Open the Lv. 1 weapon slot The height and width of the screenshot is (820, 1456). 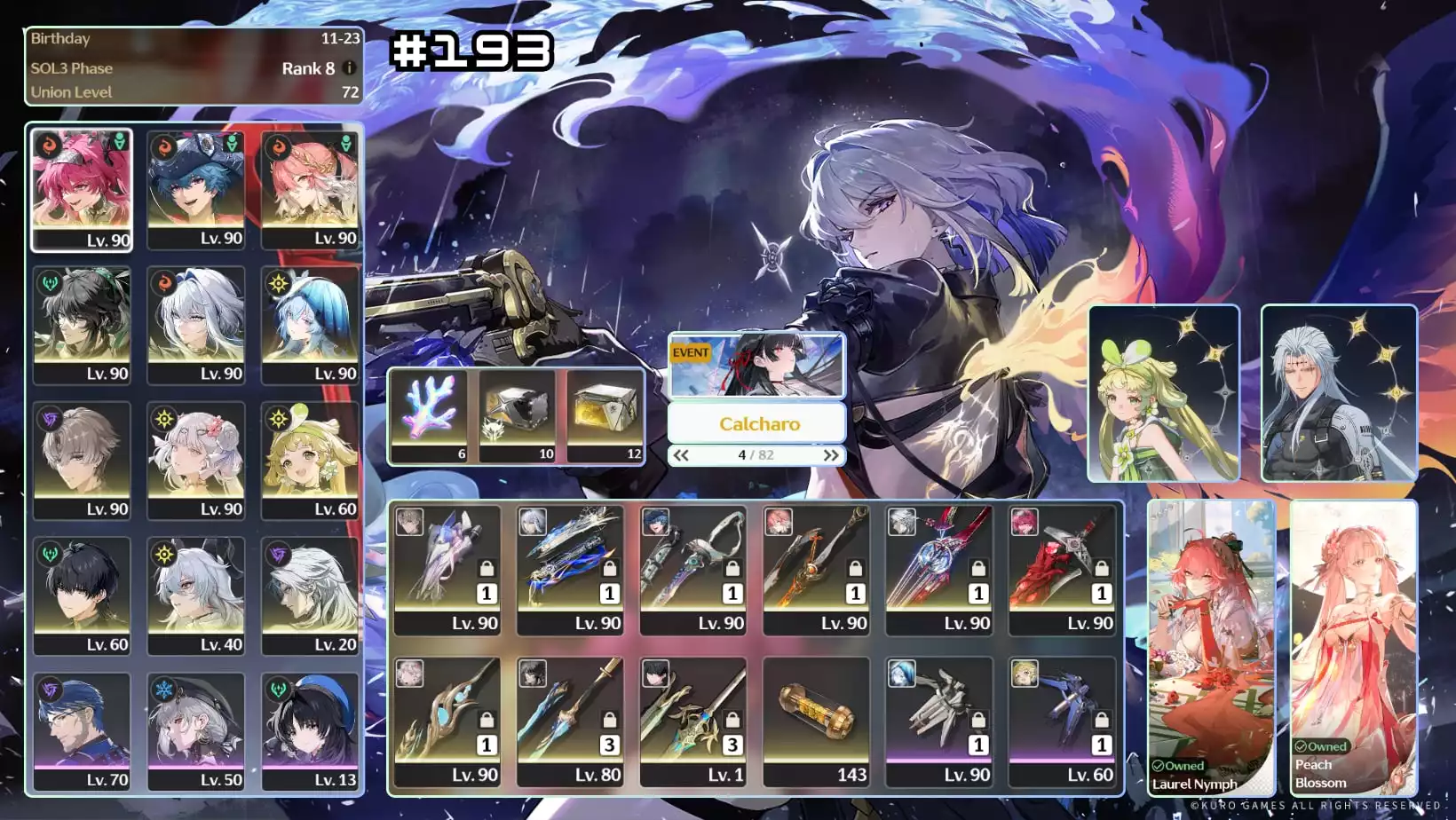(x=692, y=721)
